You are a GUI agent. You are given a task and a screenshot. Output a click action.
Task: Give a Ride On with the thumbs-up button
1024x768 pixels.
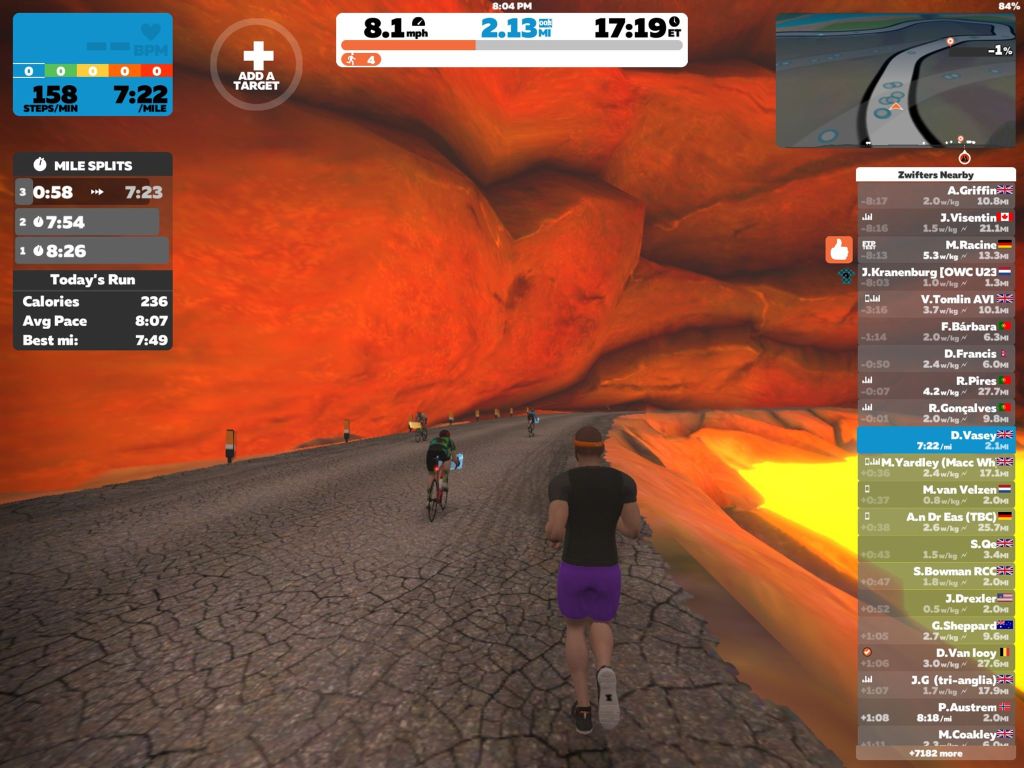(838, 249)
